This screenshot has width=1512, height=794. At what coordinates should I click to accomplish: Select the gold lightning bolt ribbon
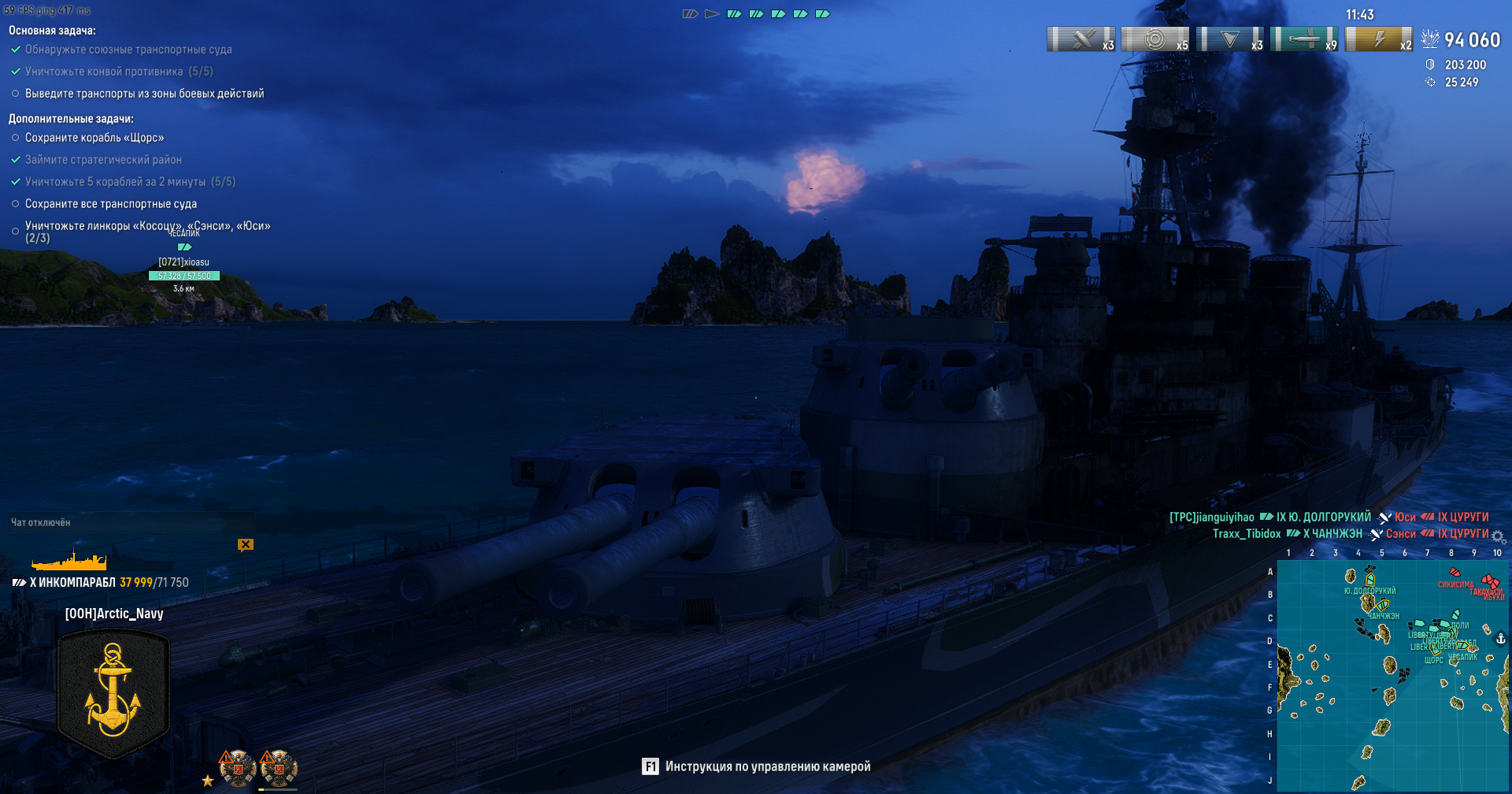1378,39
